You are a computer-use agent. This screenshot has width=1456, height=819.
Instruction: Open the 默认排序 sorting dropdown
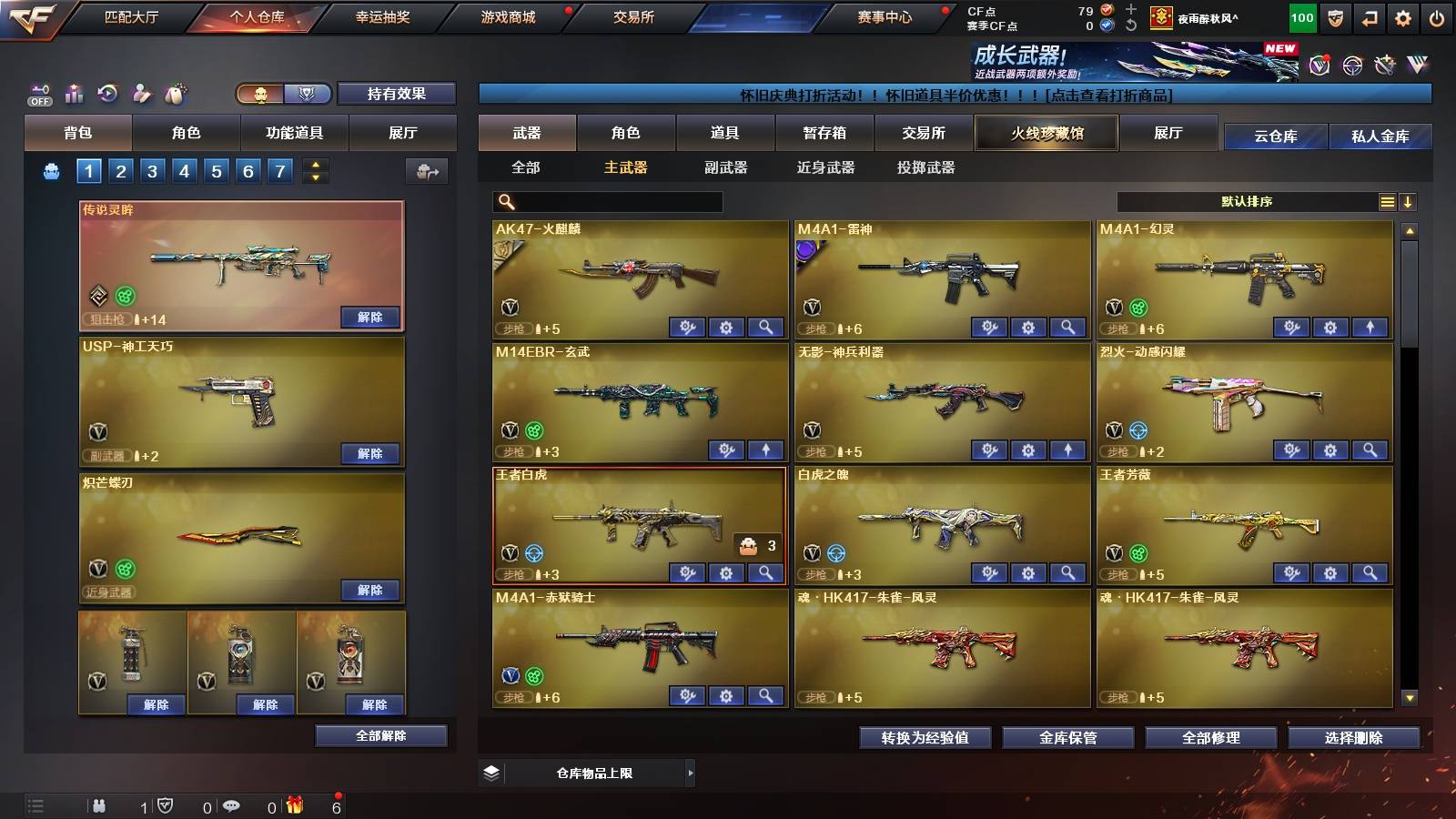1247,201
